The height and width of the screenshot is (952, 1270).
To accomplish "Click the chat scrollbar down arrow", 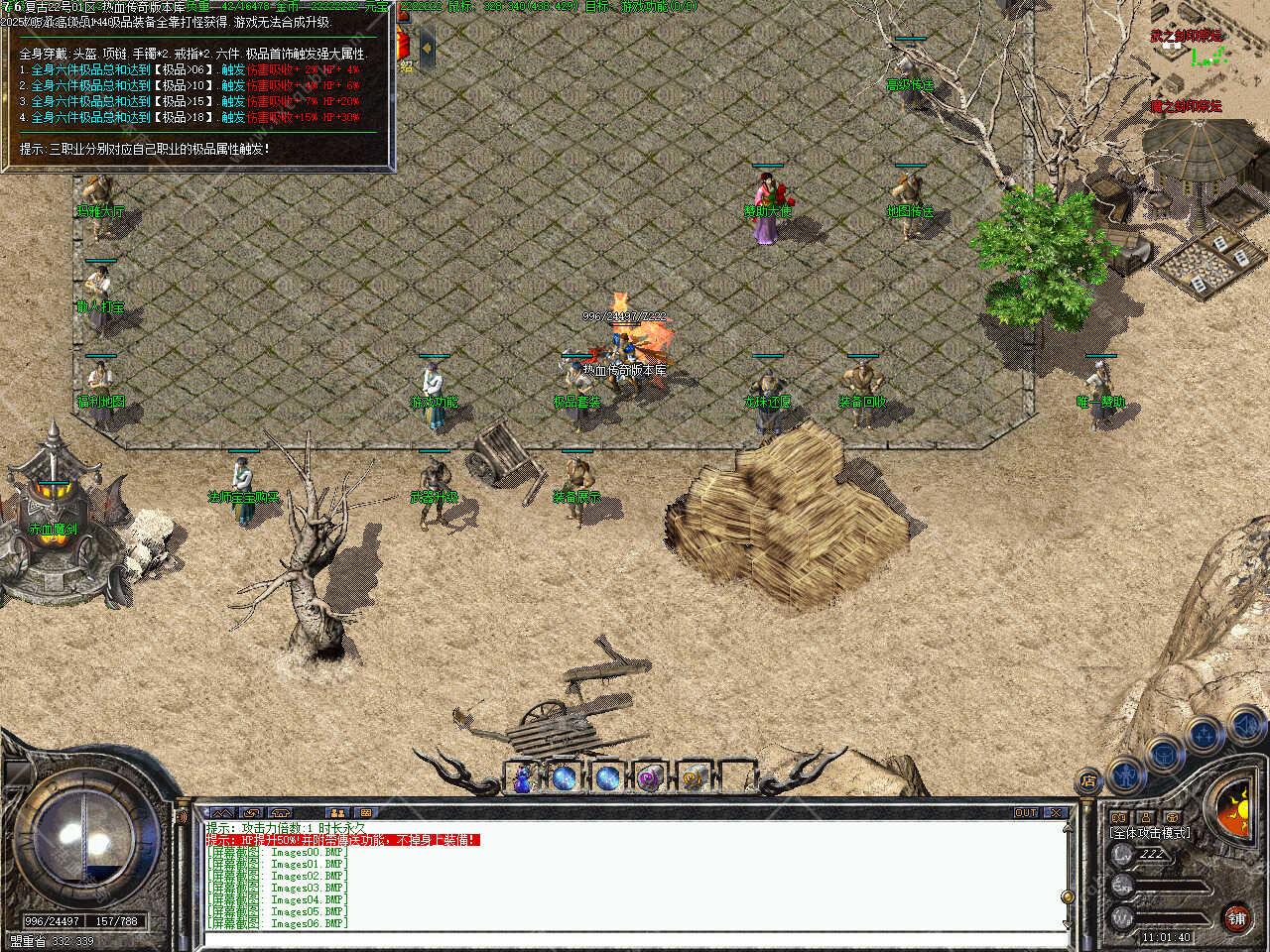I will (1069, 924).
